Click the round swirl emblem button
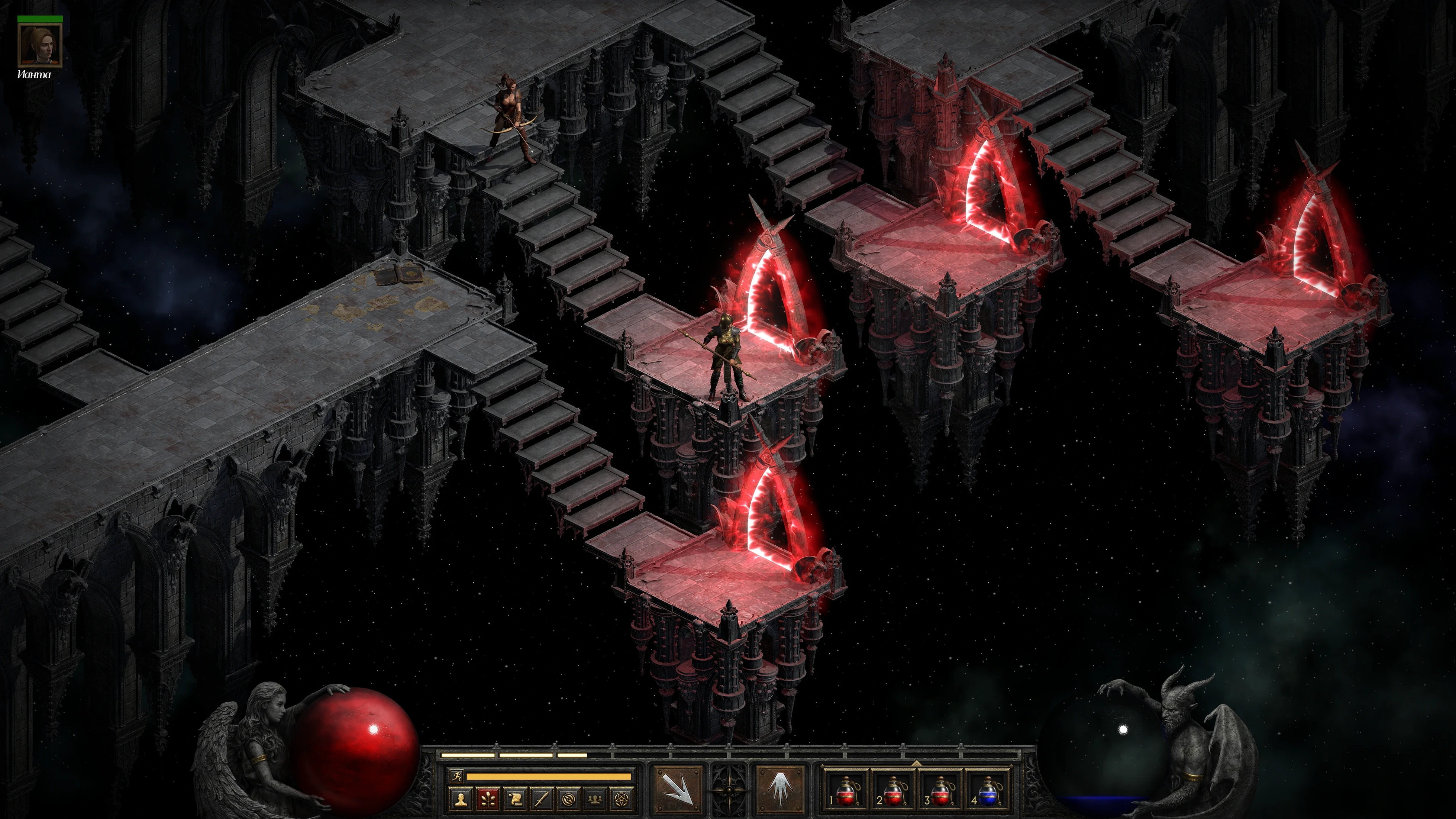The image size is (1456, 819). pyautogui.click(x=569, y=799)
